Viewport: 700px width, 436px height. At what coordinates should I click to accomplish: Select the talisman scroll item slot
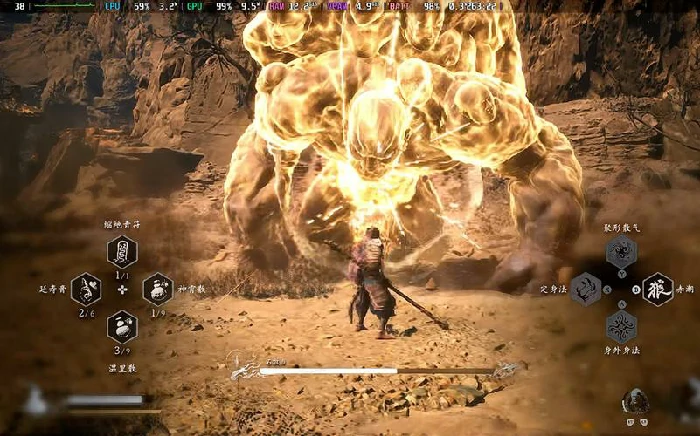point(122,252)
